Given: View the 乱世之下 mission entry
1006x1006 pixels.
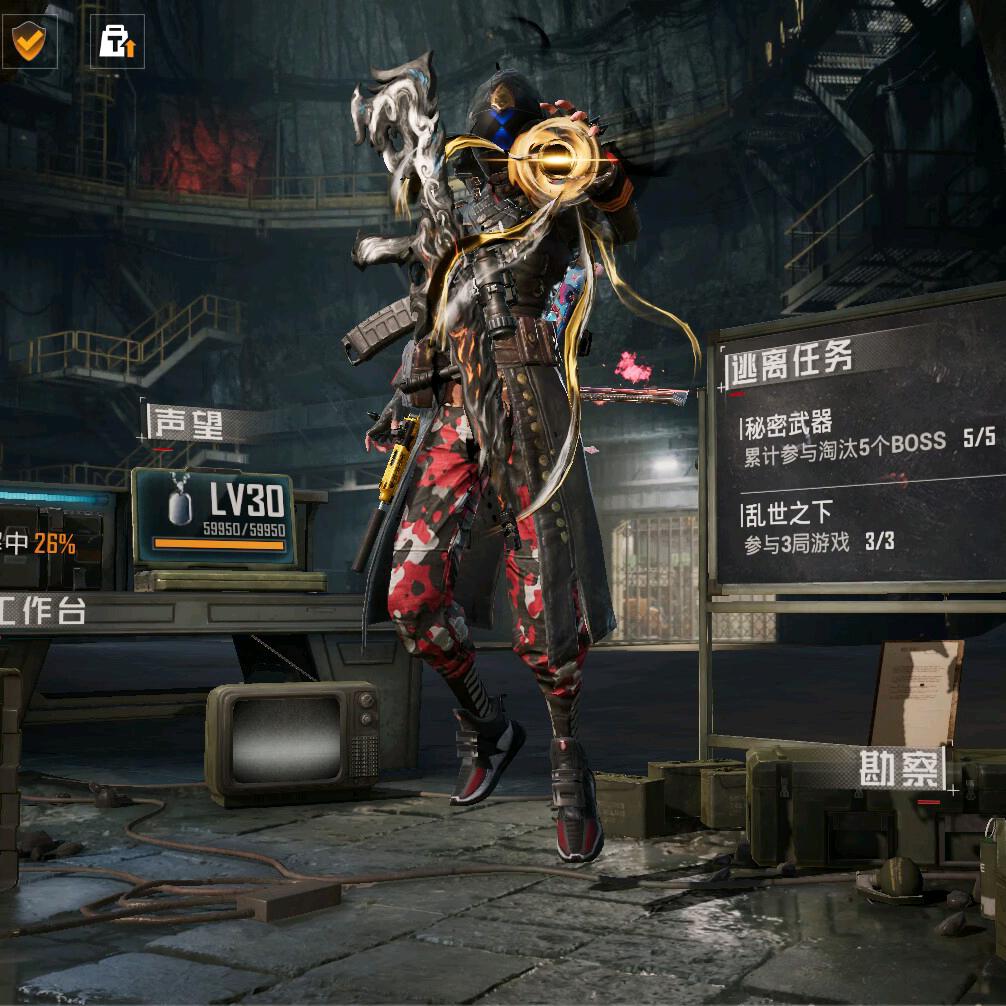Looking at the screenshot, I should point(818,528).
